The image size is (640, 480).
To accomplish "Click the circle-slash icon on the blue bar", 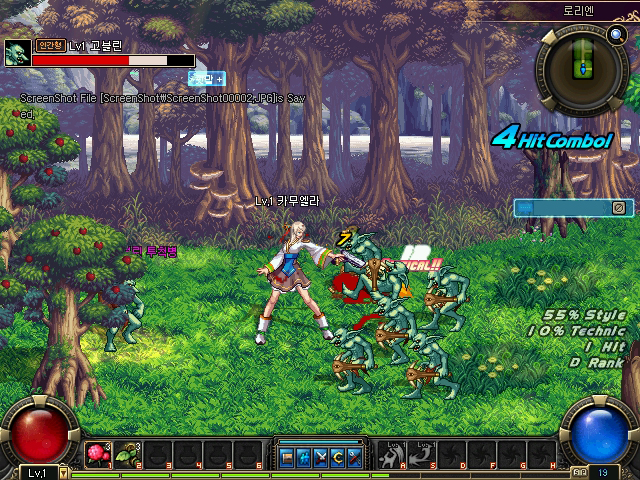I will pos(619,207).
